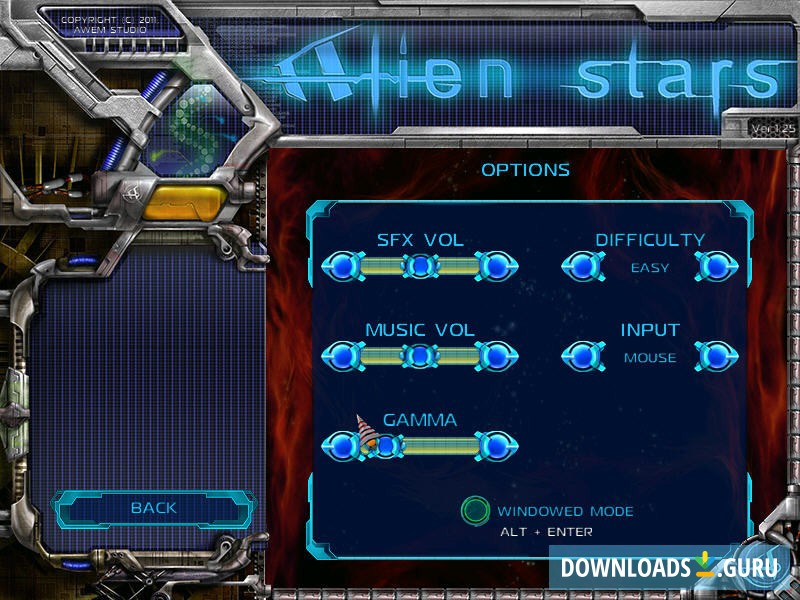The image size is (800, 600).
Task: Open the Downloads Guru watermark link
Action: point(669,567)
